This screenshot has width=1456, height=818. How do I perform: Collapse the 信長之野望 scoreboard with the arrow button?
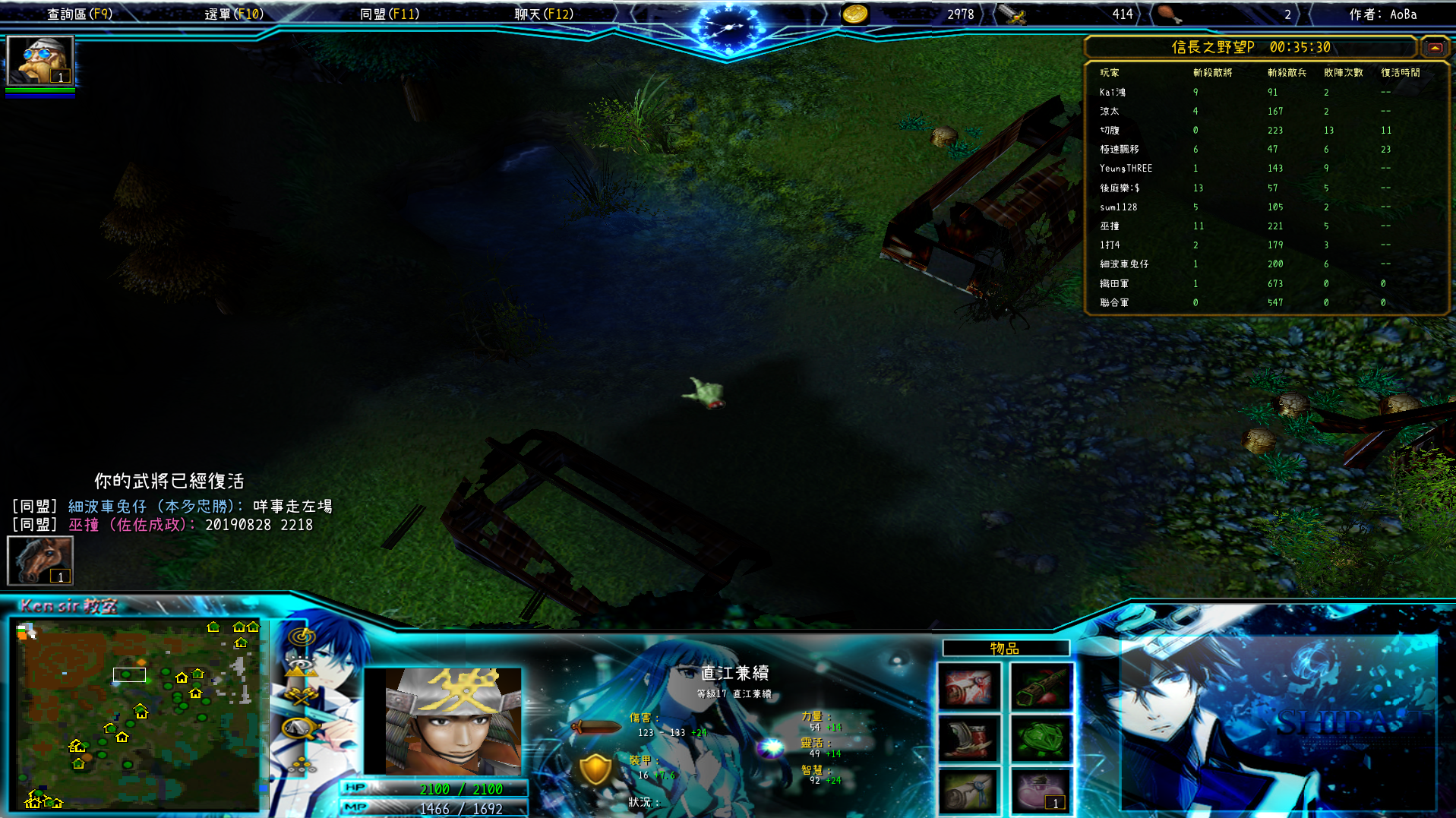(1435, 48)
